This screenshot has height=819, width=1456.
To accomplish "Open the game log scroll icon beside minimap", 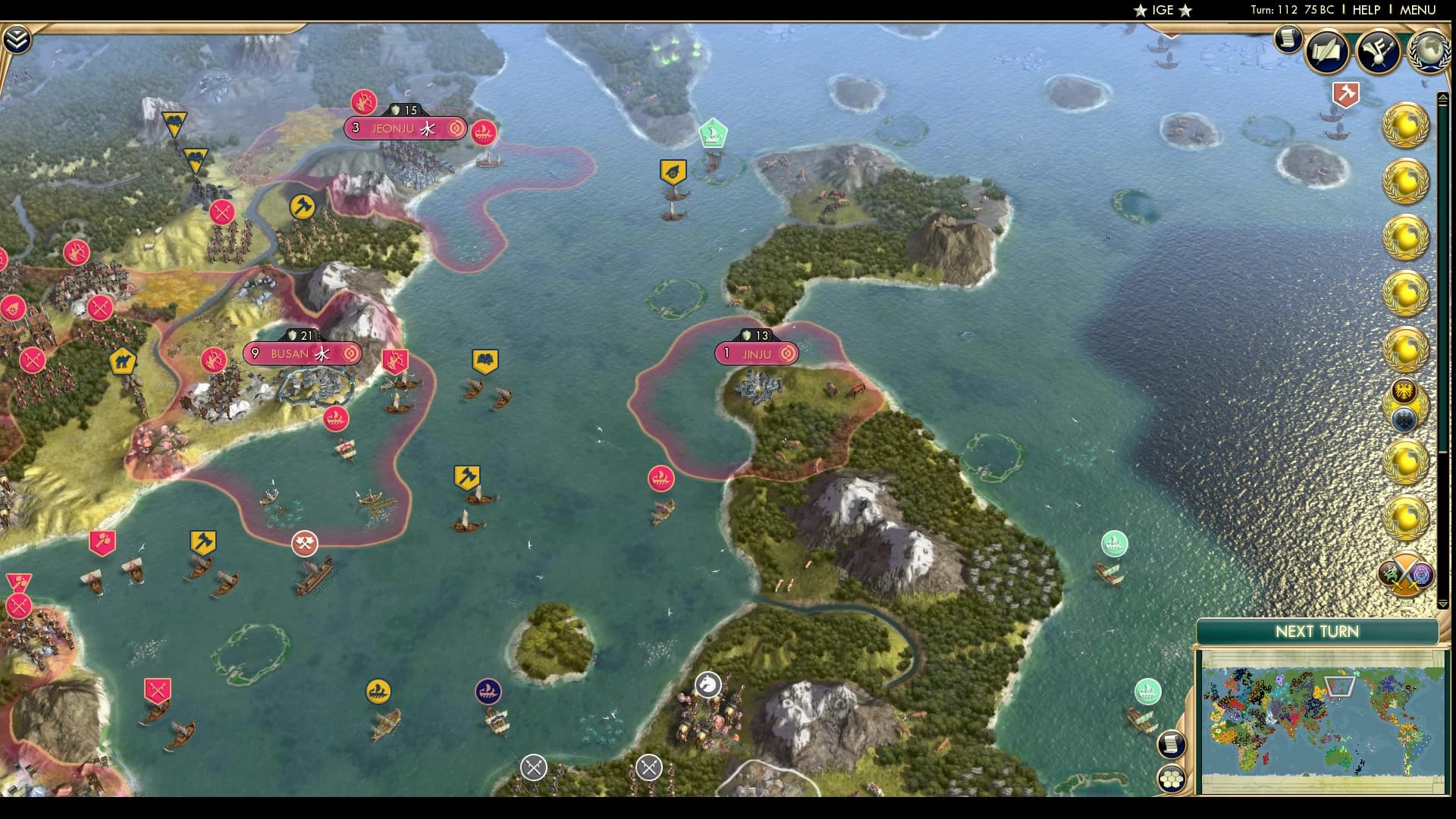I will (1172, 746).
